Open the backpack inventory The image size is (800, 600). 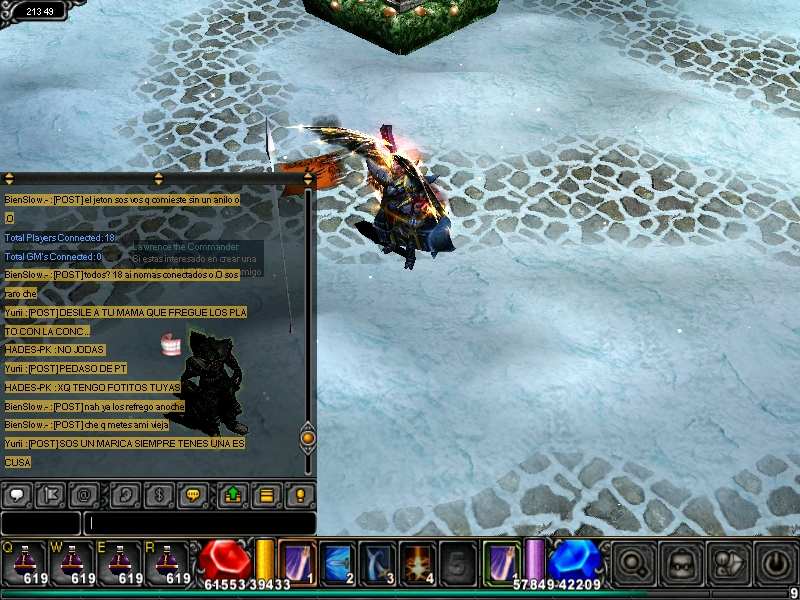(x=680, y=562)
